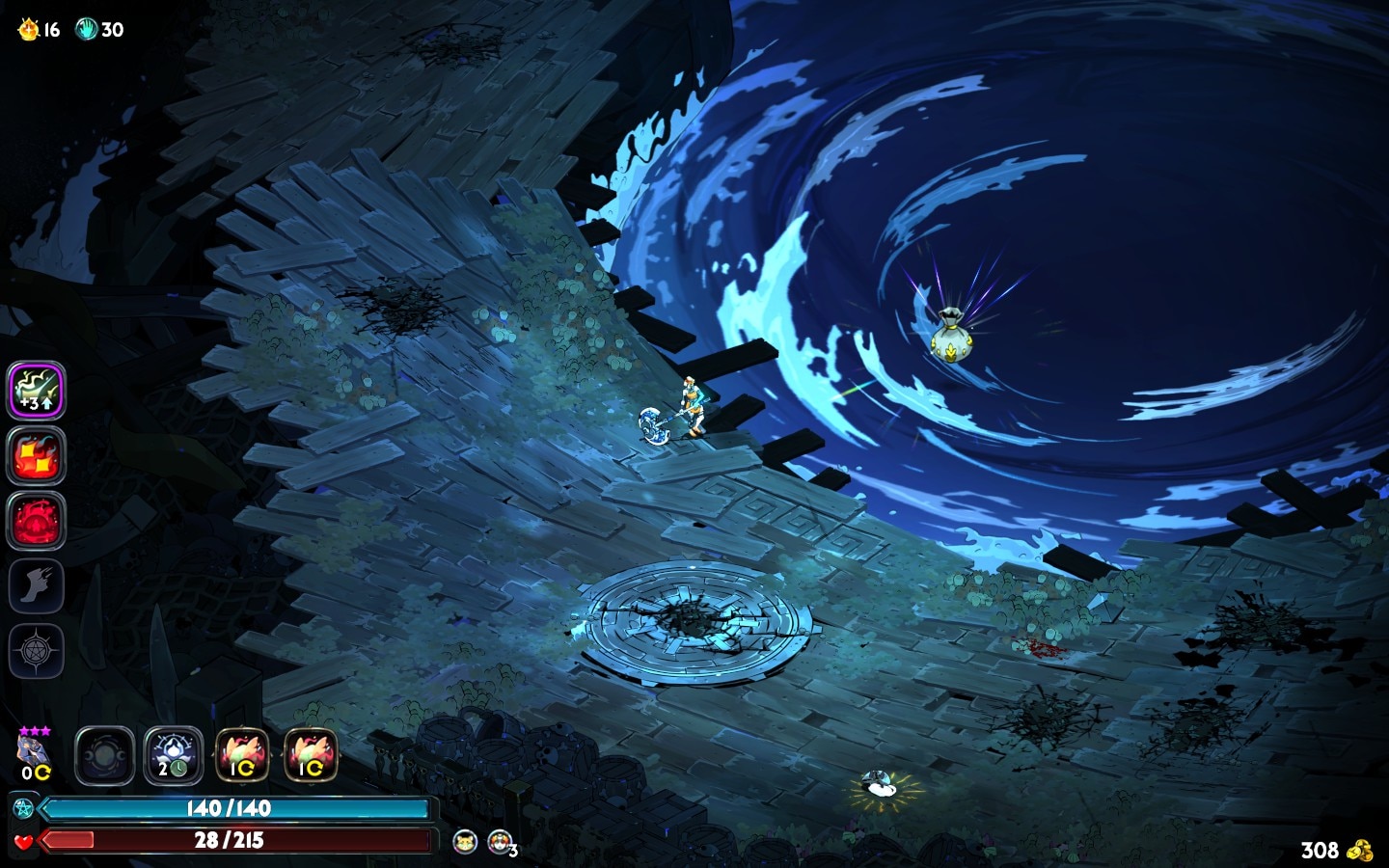Image resolution: width=1389 pixels, height=868 pixels.
Task: Click the red glowing sigil boon icon
Action: pyautogui.click(x=37, y=521)
